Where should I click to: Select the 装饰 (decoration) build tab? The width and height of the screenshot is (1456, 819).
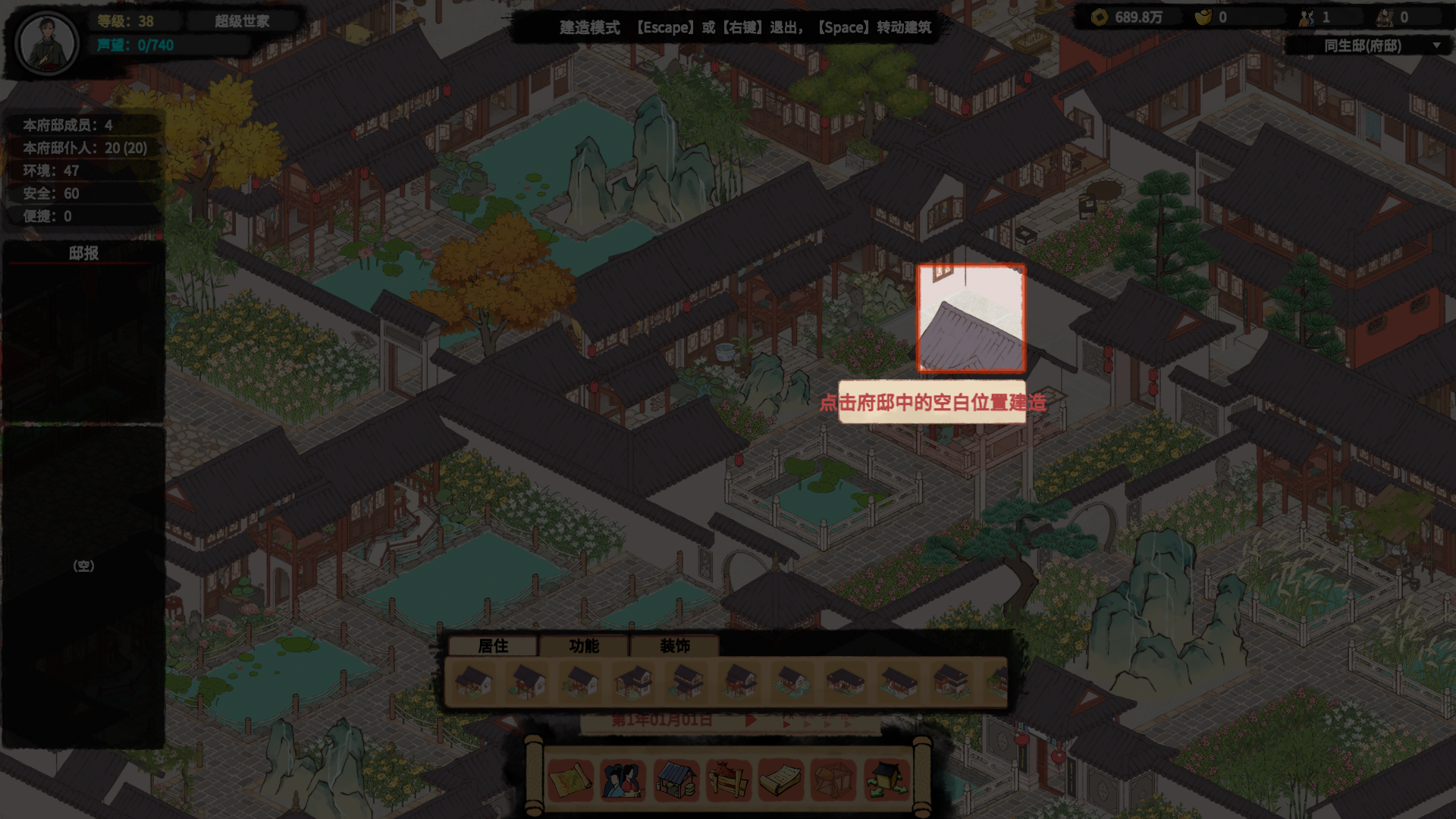pyautogui.click(x=674, y=646)
